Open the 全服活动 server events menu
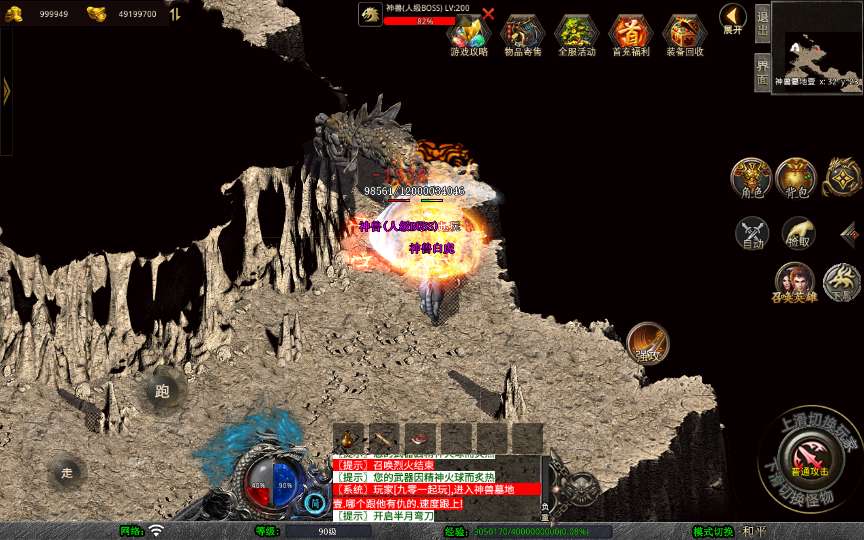Viewport: 864px width, 540px height. [x=576, y=34]
